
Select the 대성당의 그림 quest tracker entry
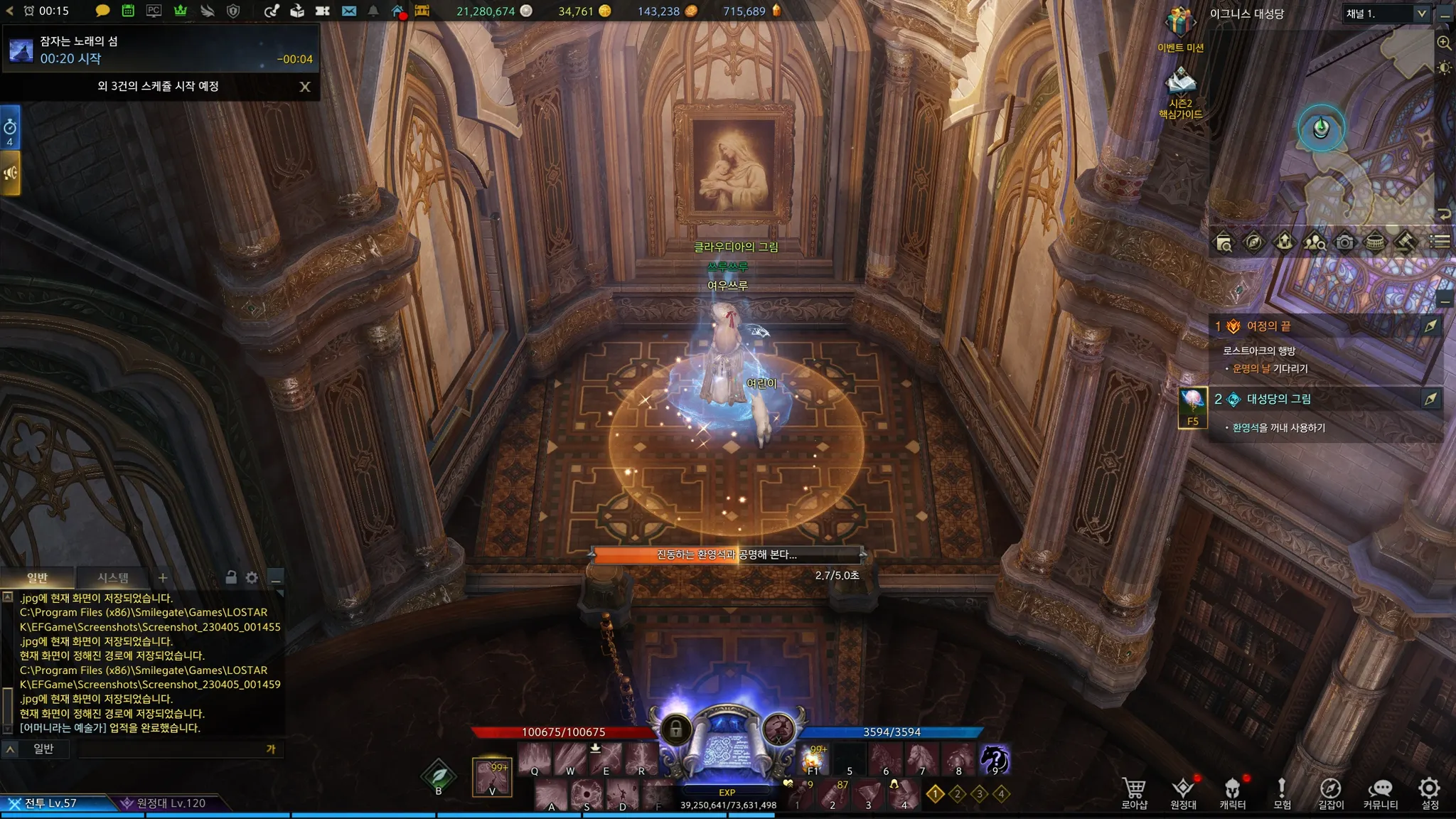pos(1278,399)
